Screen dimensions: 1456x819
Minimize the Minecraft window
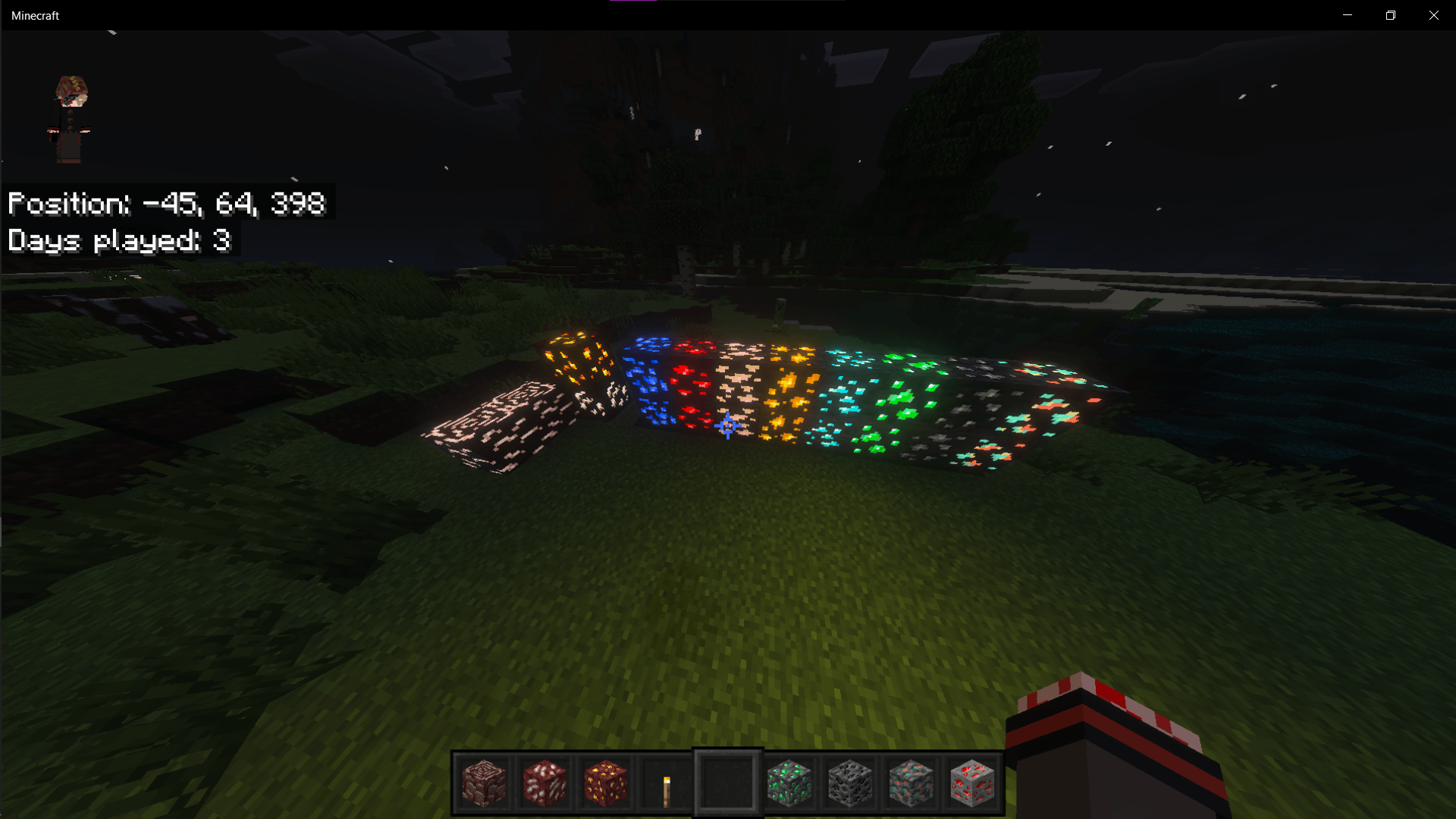click(x=1348, y=14)
